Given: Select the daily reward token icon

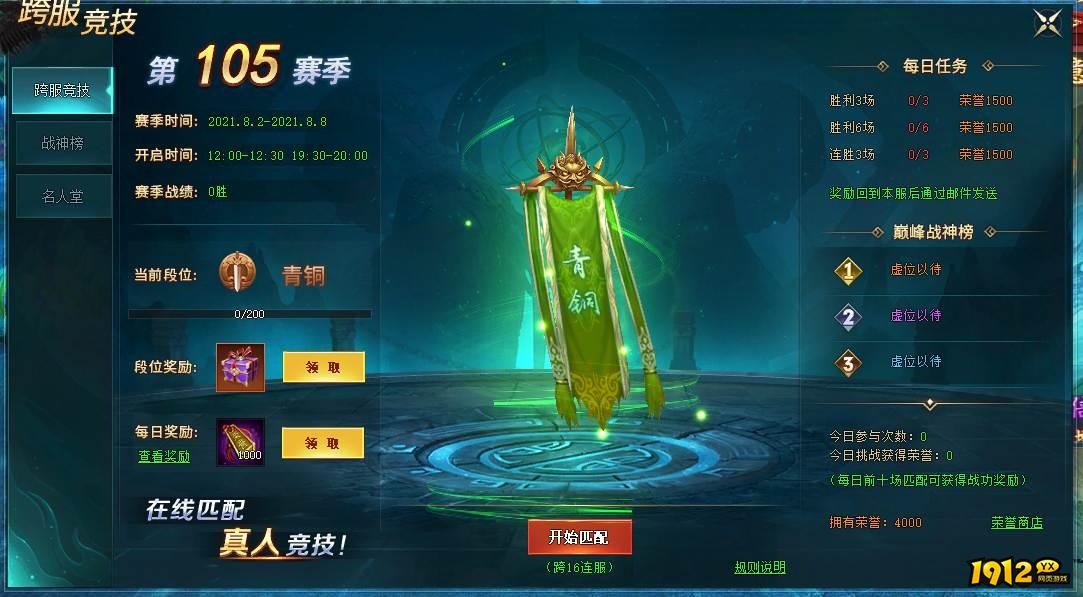Looking at the screenshot, I should tap(240, 442).
